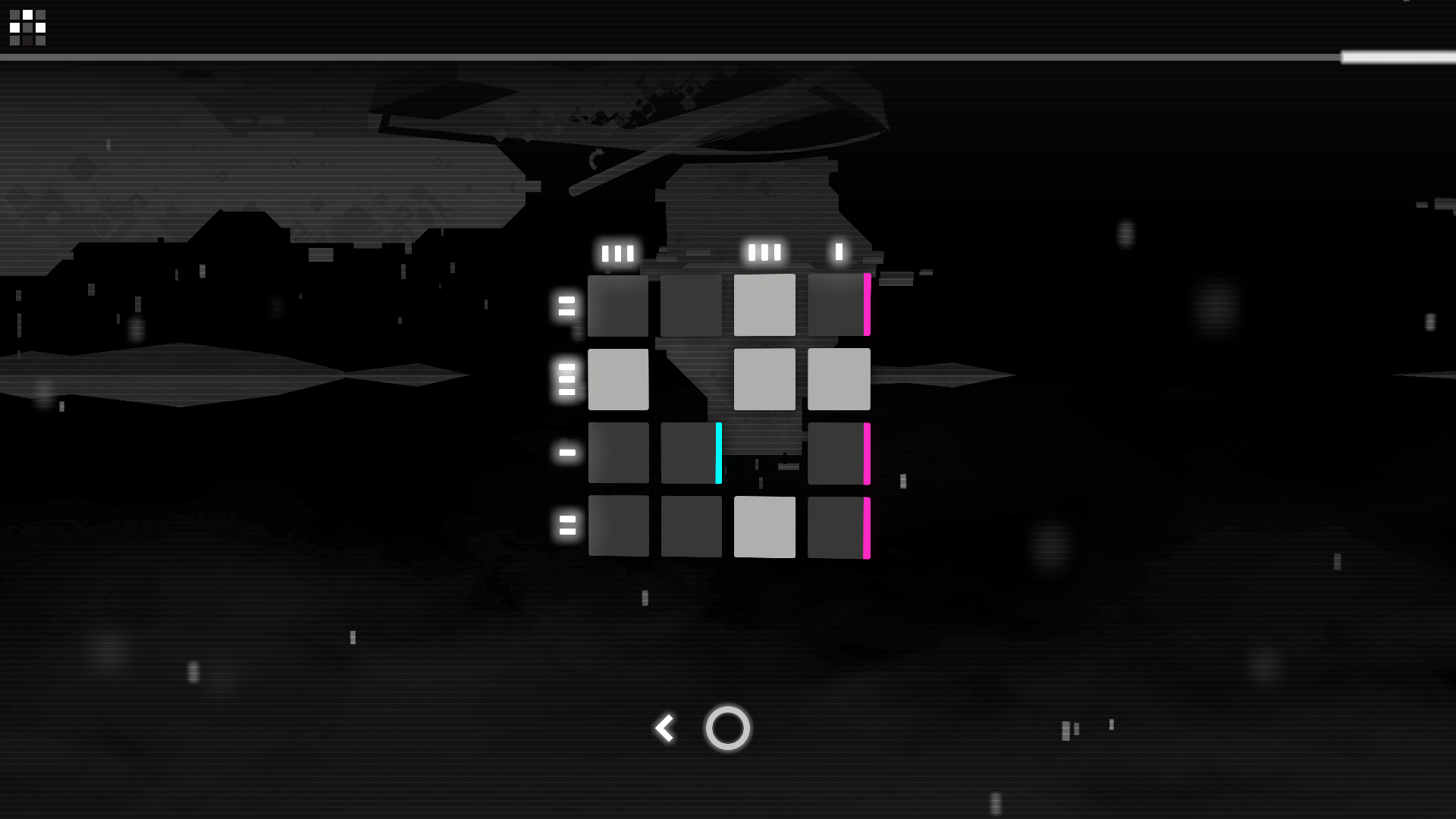Toggle the bright leftmost tile in the second row

click(x=618, y=379)
